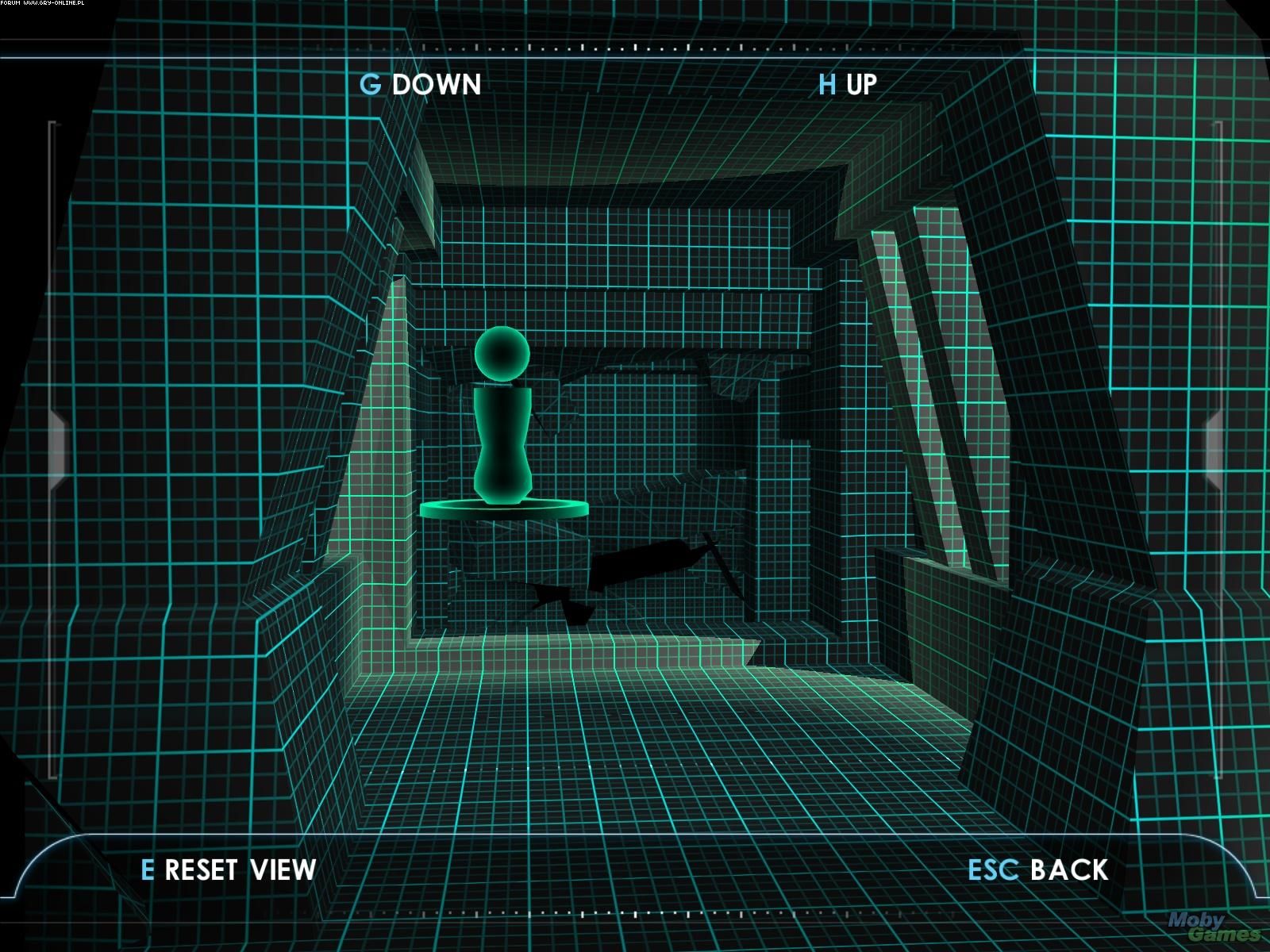1270x952 pixels.
Task: Move the map view up a floor
Action: (848, 84)
